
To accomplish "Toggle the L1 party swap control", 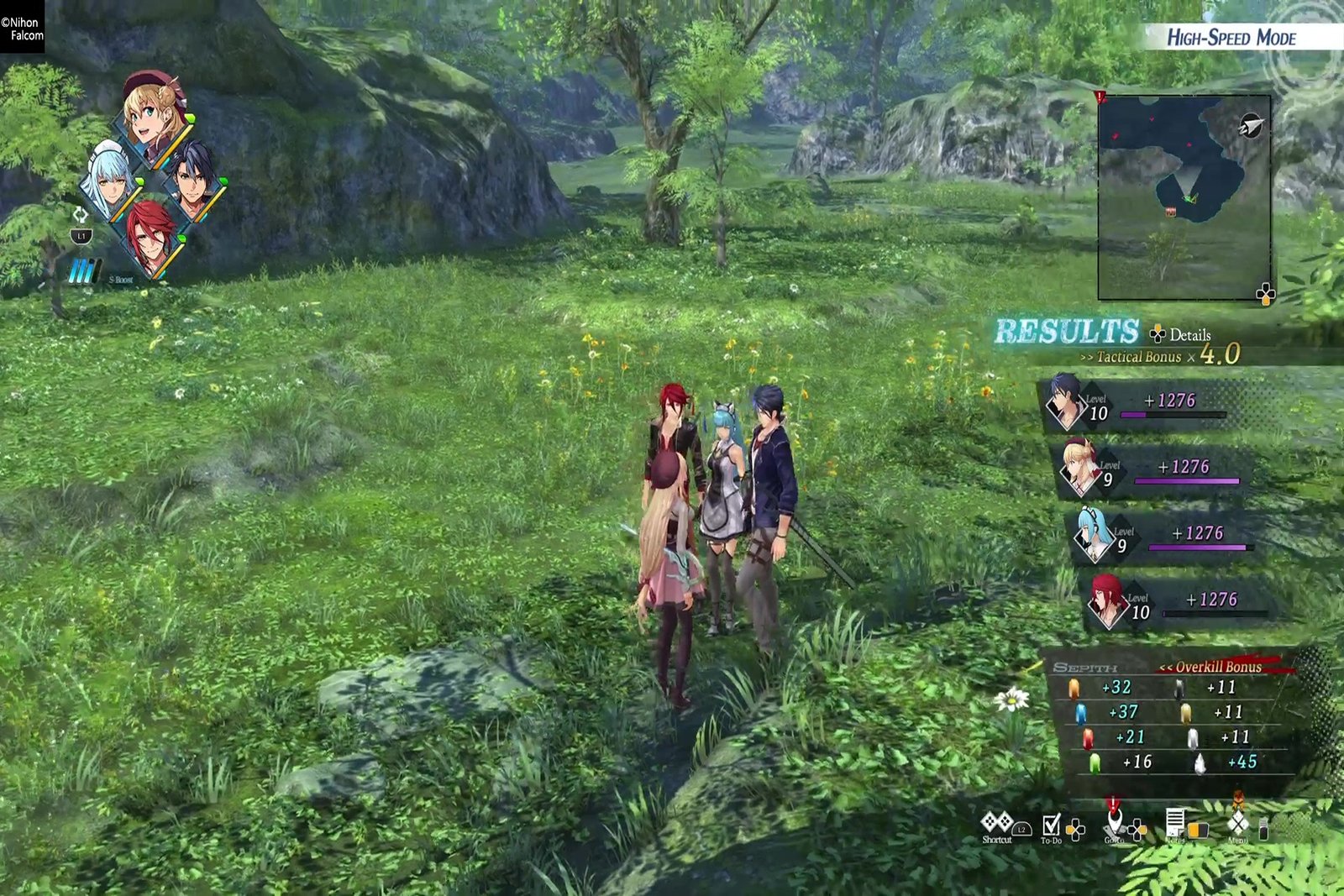I will tap(81, 236).
